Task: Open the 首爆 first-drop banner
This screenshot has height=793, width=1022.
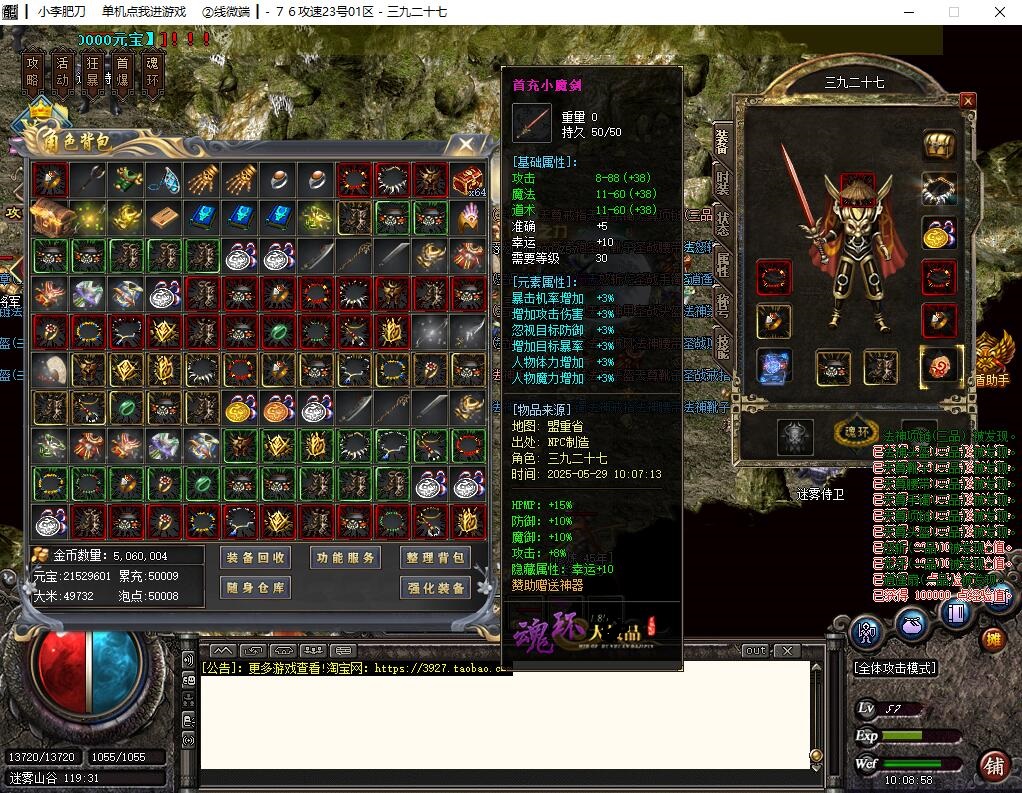Action: [x=123, y=72]
